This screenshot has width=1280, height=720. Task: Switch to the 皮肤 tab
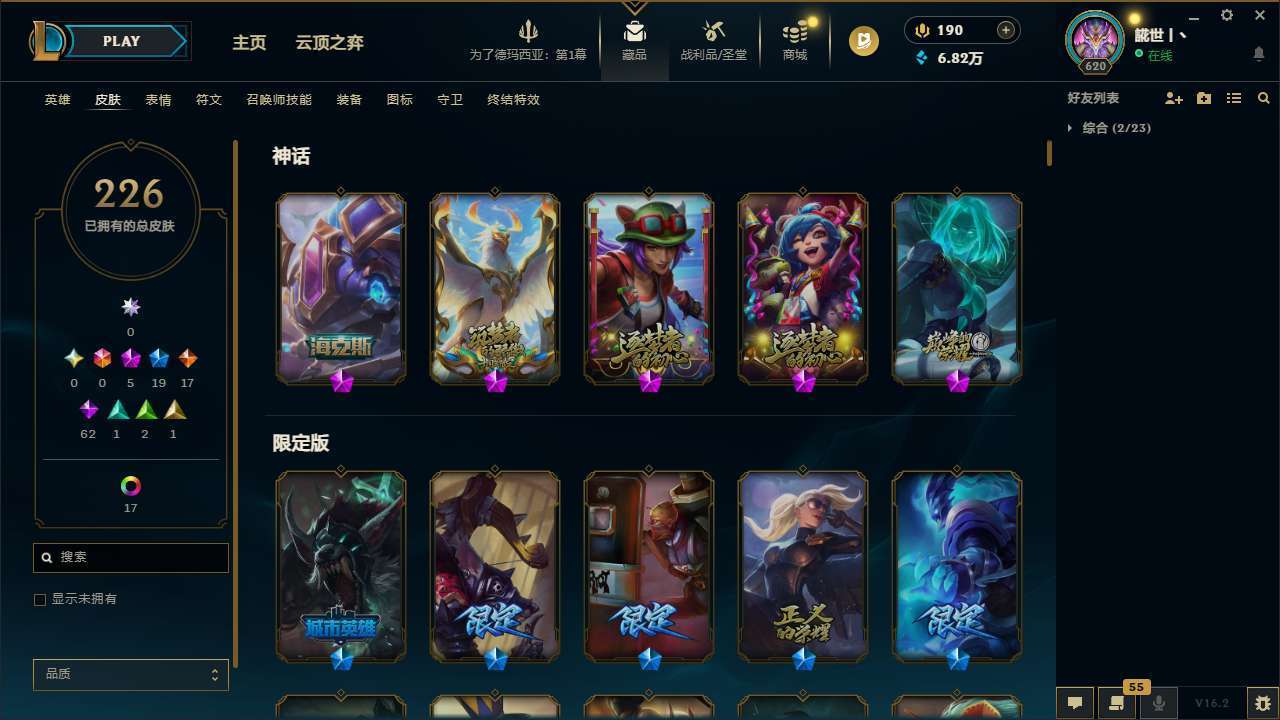(108, 99)
